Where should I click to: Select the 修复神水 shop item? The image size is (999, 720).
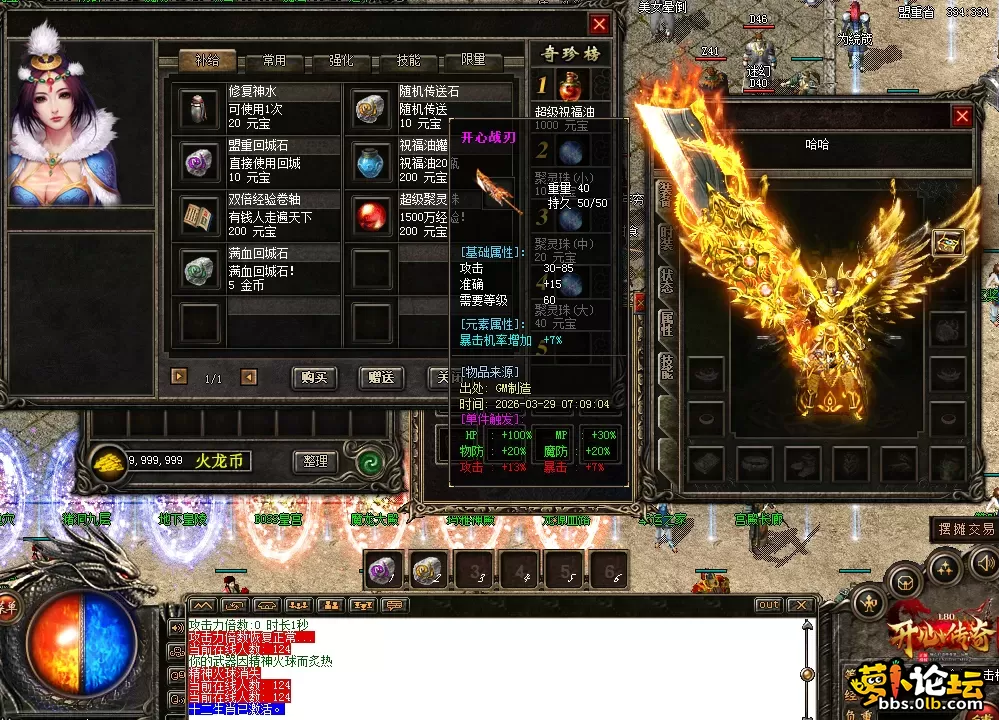pyautogui.click(x=199, y=108)
